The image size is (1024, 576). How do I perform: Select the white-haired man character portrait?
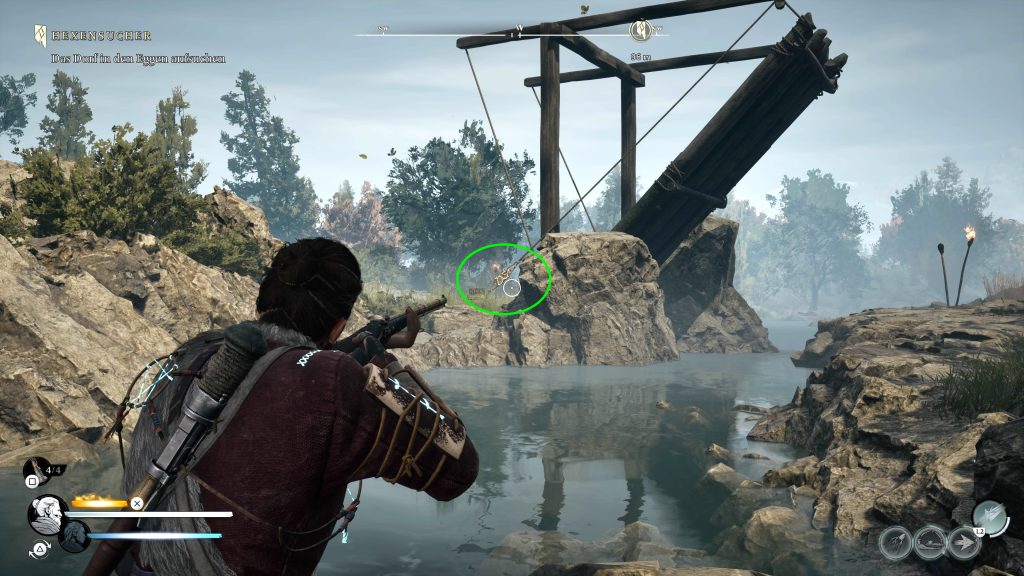coord(46,514)
